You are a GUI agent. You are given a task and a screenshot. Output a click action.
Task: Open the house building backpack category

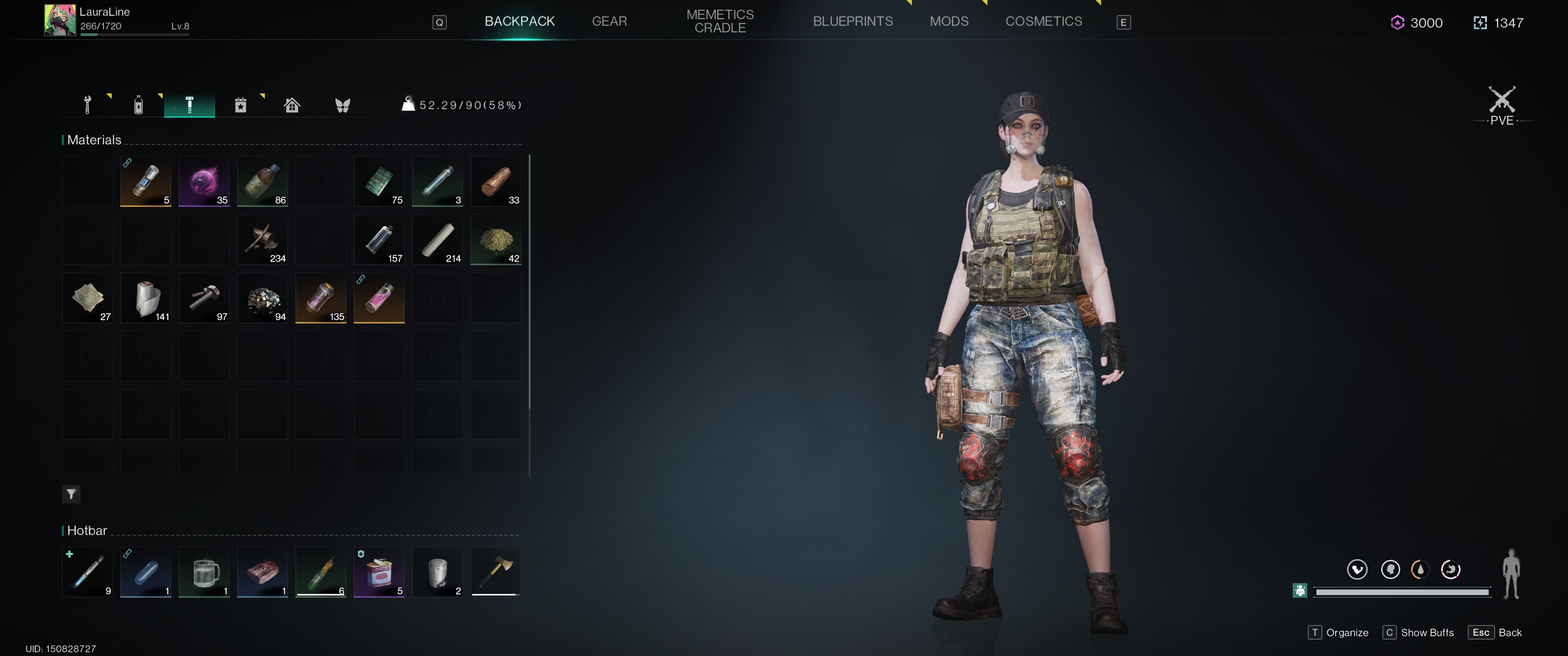click(292, 105)
